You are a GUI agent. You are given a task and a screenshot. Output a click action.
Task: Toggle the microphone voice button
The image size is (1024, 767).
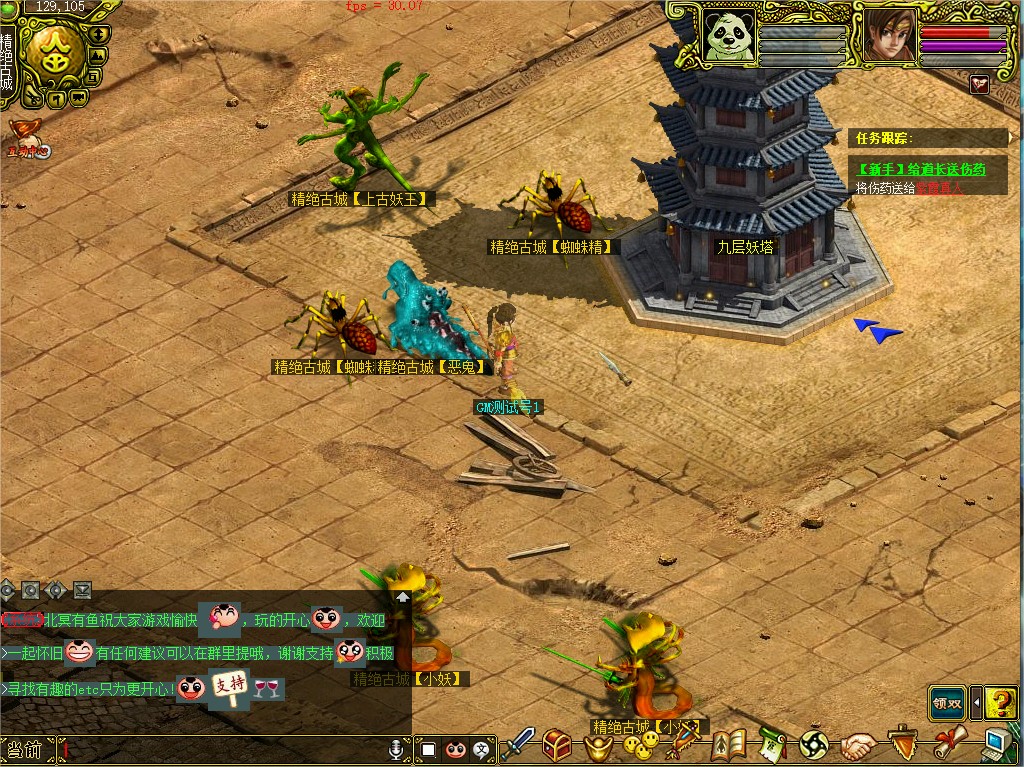point(397,748)
